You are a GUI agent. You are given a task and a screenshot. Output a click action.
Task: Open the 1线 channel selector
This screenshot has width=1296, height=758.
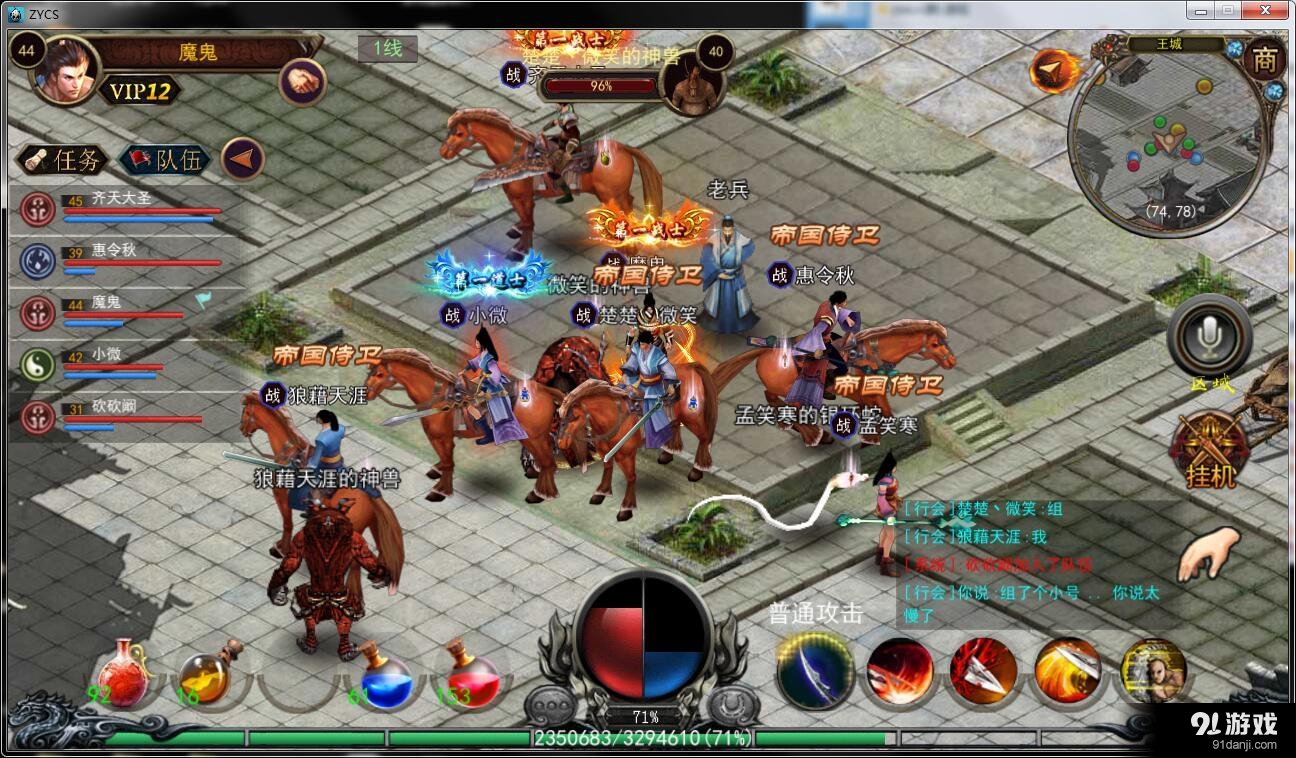pyautogui.click(x=387, y=48)
